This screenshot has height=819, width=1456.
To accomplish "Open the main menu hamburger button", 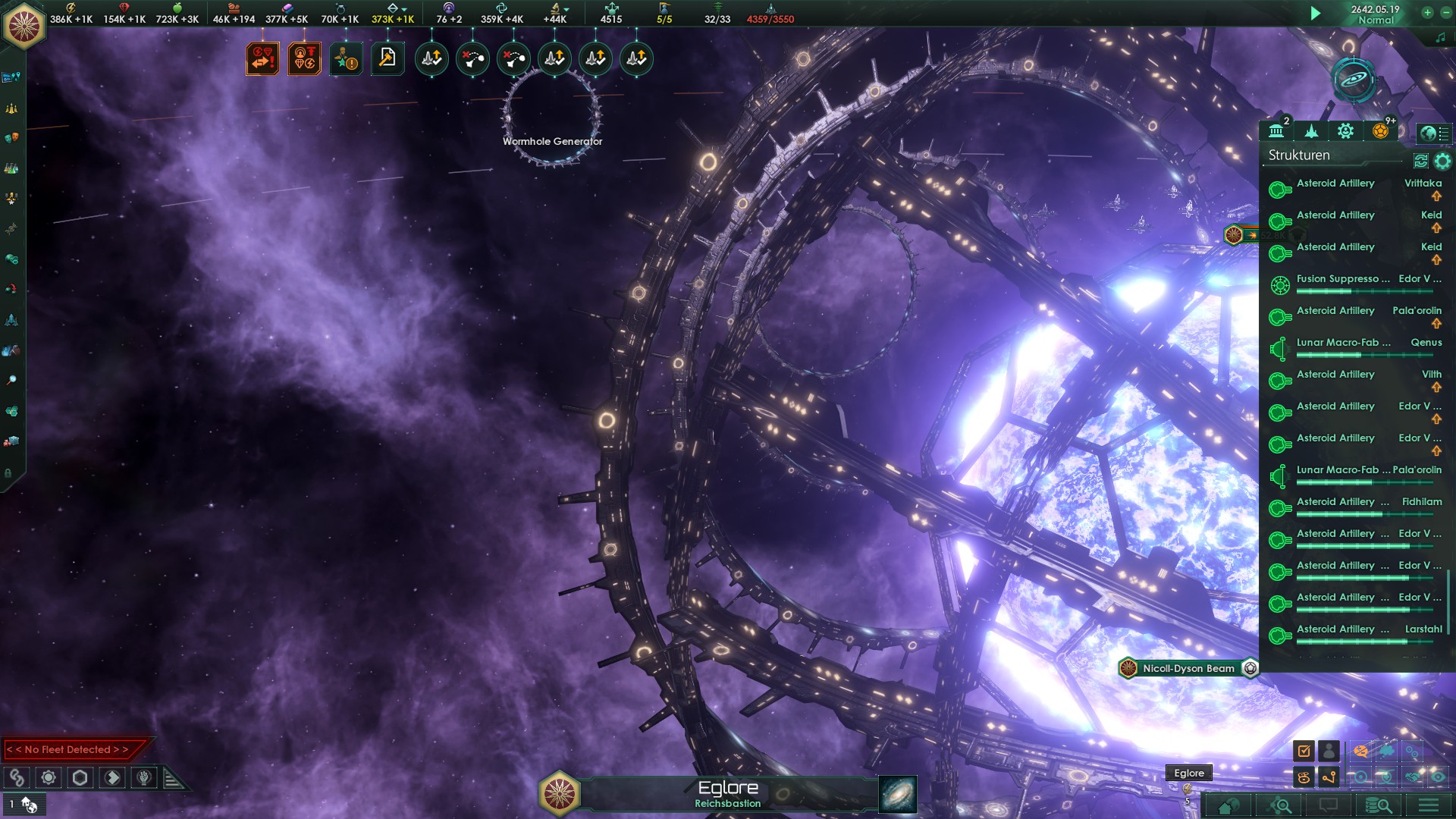I will coord(1429,805).
